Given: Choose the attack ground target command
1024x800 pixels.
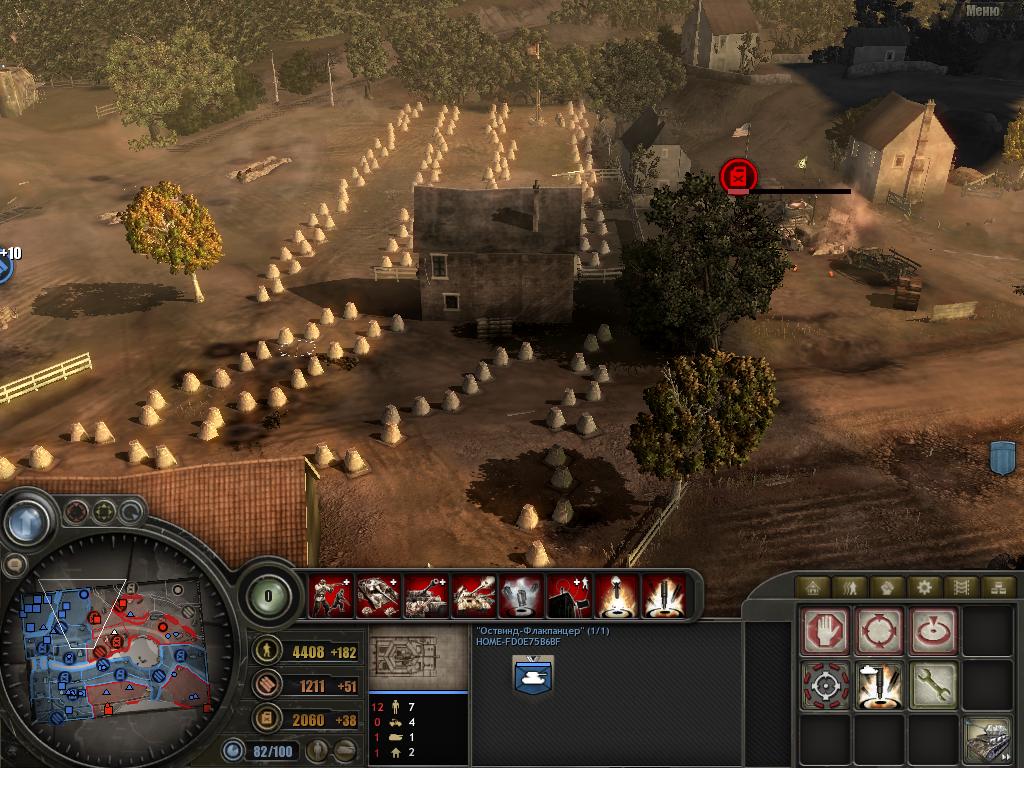Looking at the screenshot, I should (933, 632).
